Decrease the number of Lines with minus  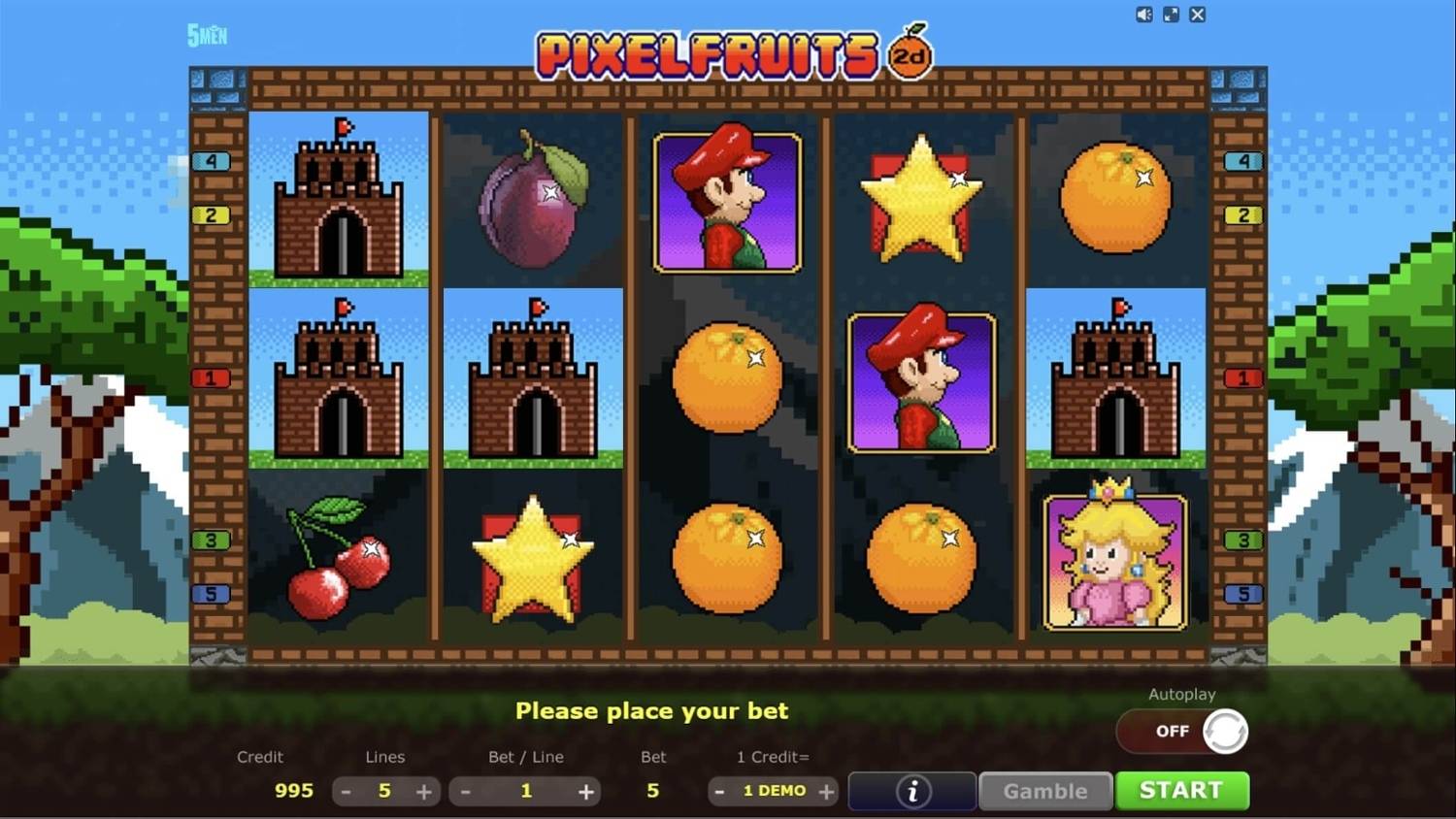click(346, 791)
